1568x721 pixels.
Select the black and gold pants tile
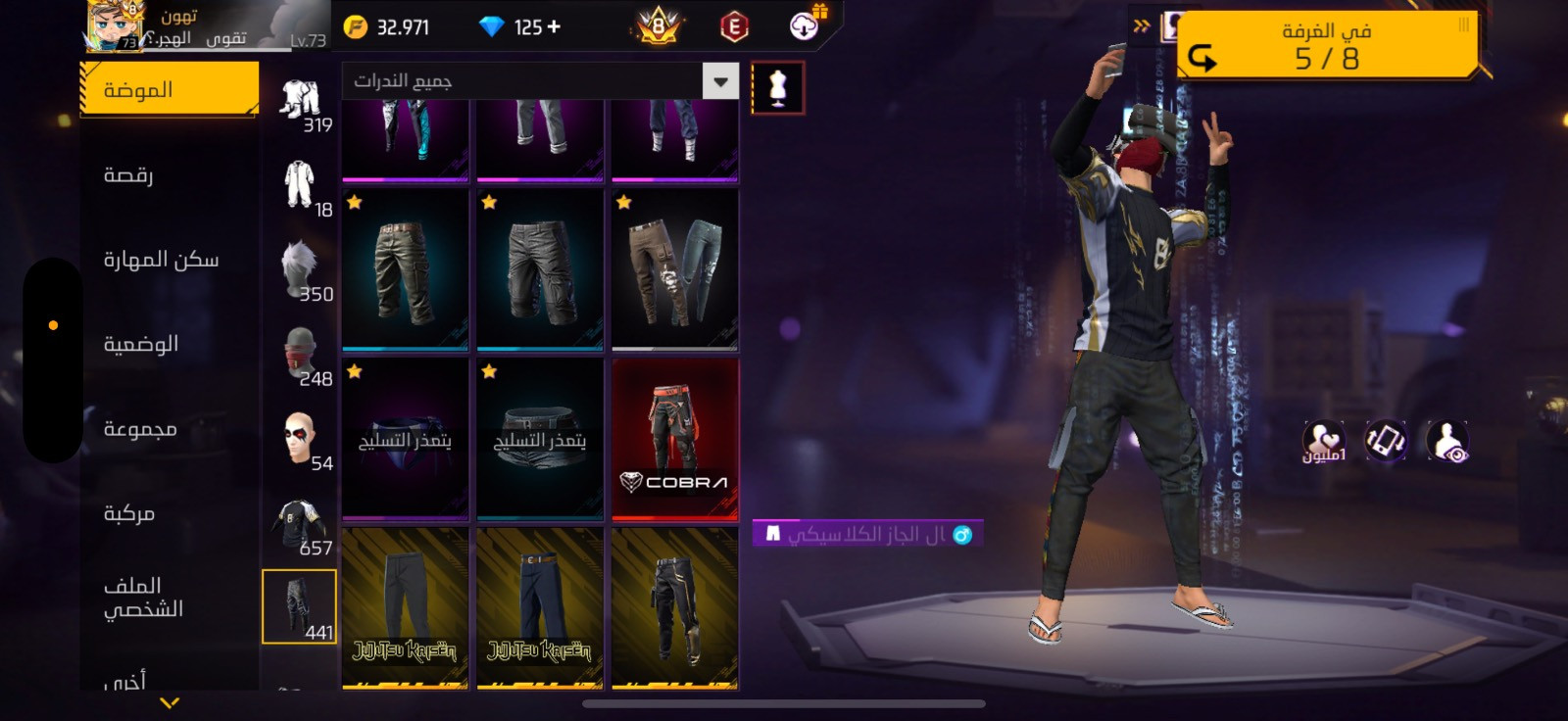[674, 607]
